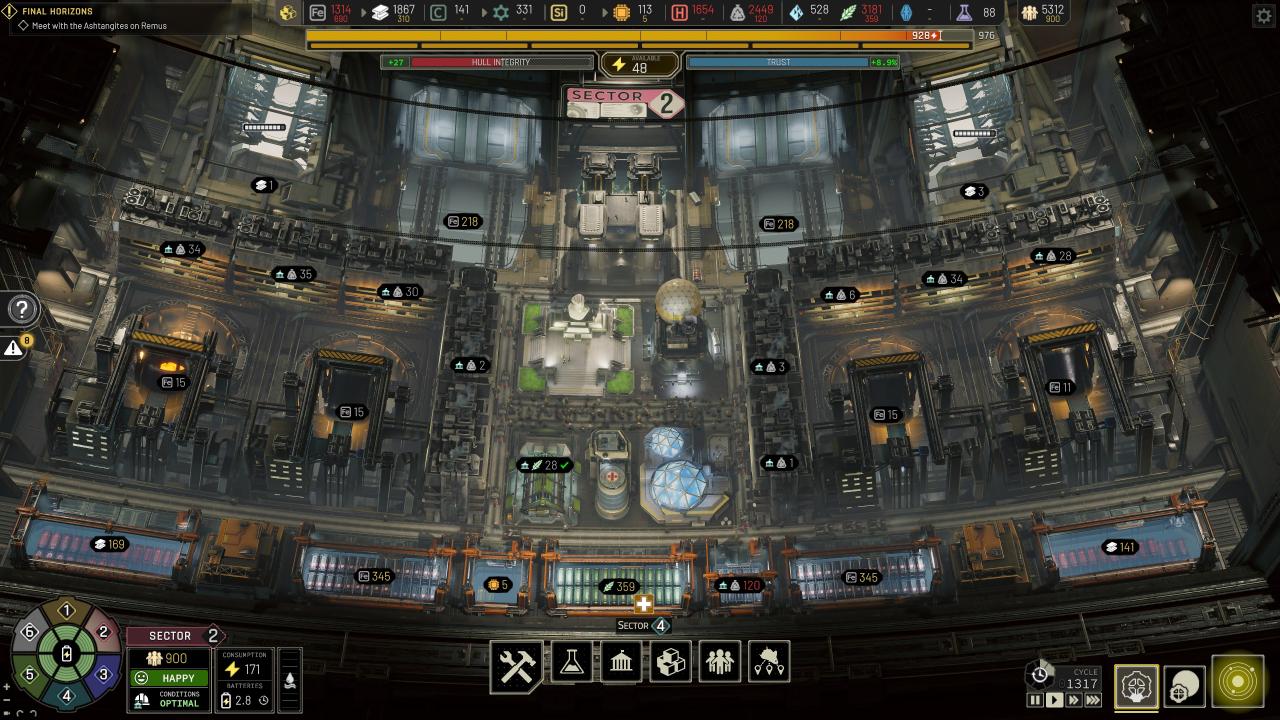Open the population menu with three people
This screenshot has width=1280, height=720.
pos(720,662)
